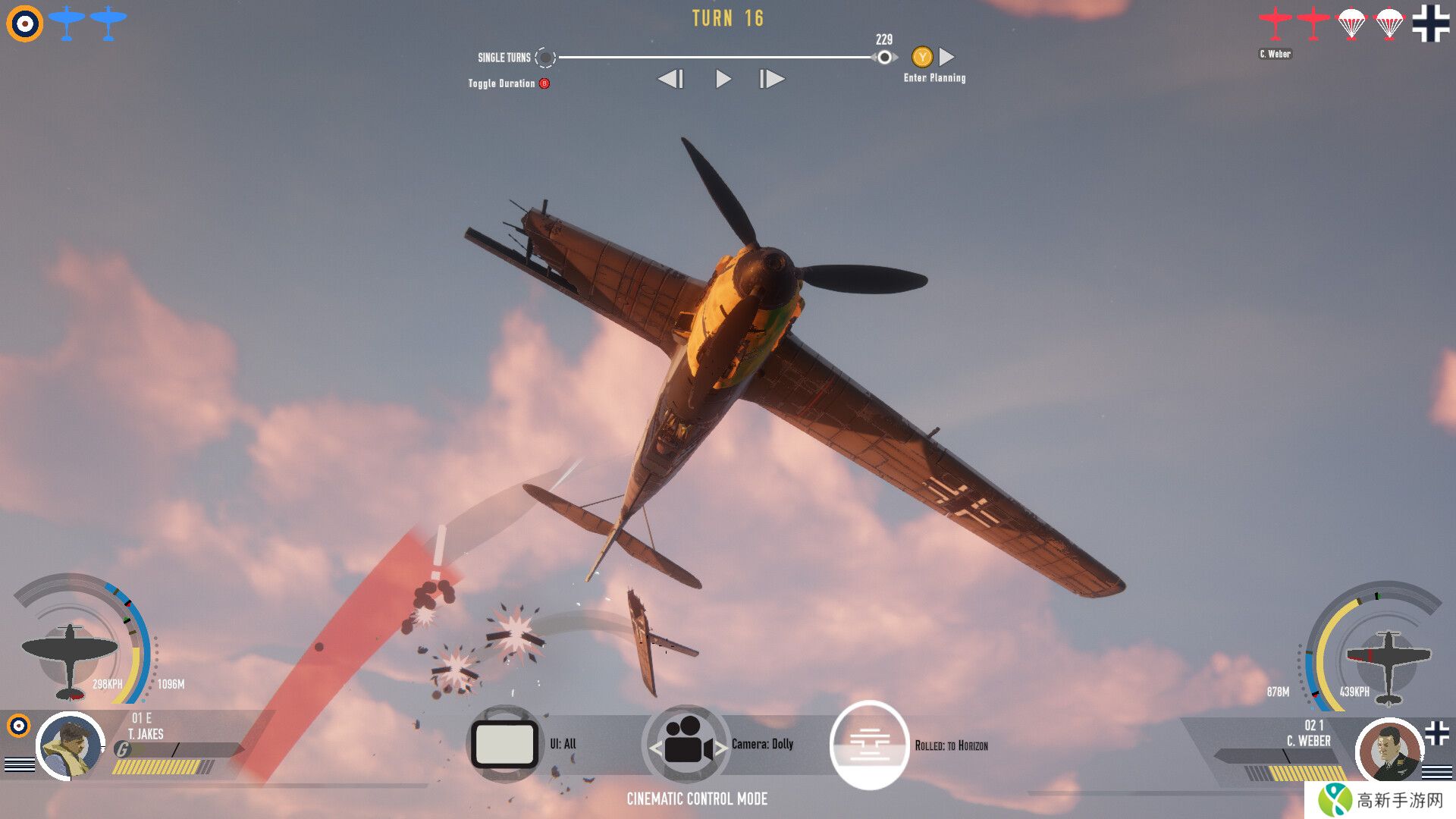Click the first enemy parachute icon
This screenshot has height=819, width=1456.
pyautogui.click(x=1351, y=24)
